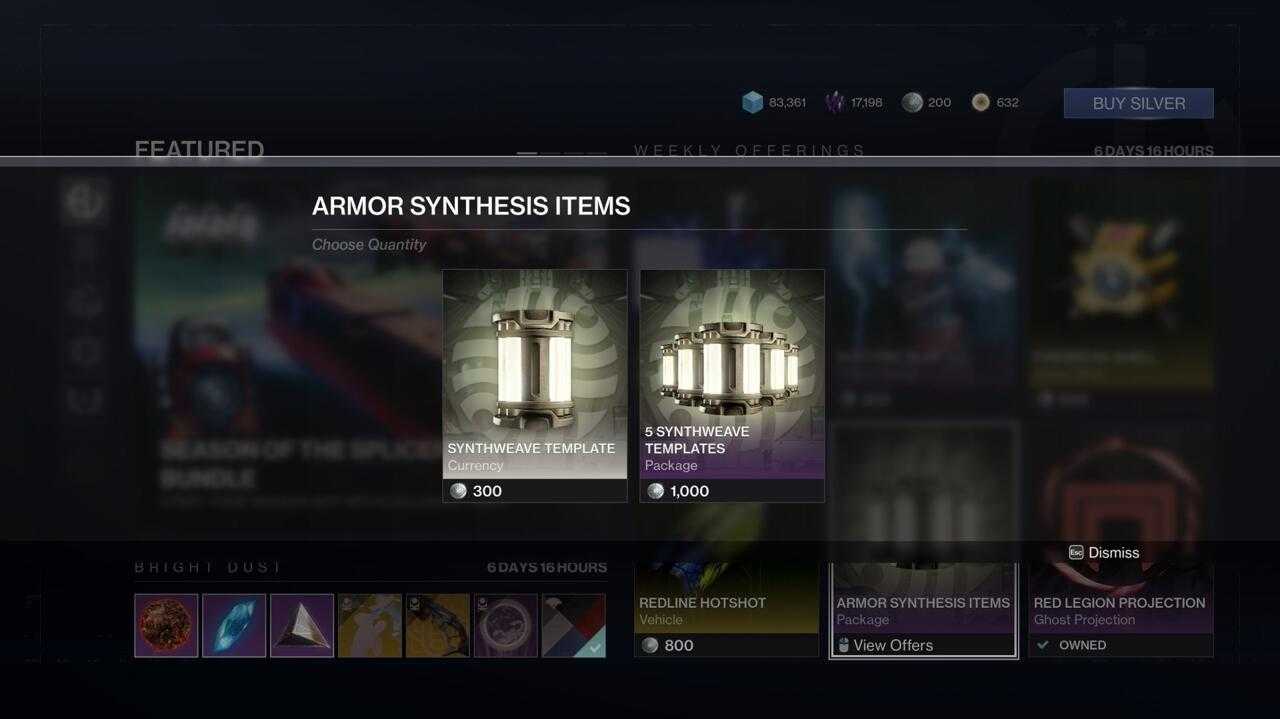Select the circular purple emblem Bright Dust item
This screenshot has height=719, width=1280.
pos(505,626)
